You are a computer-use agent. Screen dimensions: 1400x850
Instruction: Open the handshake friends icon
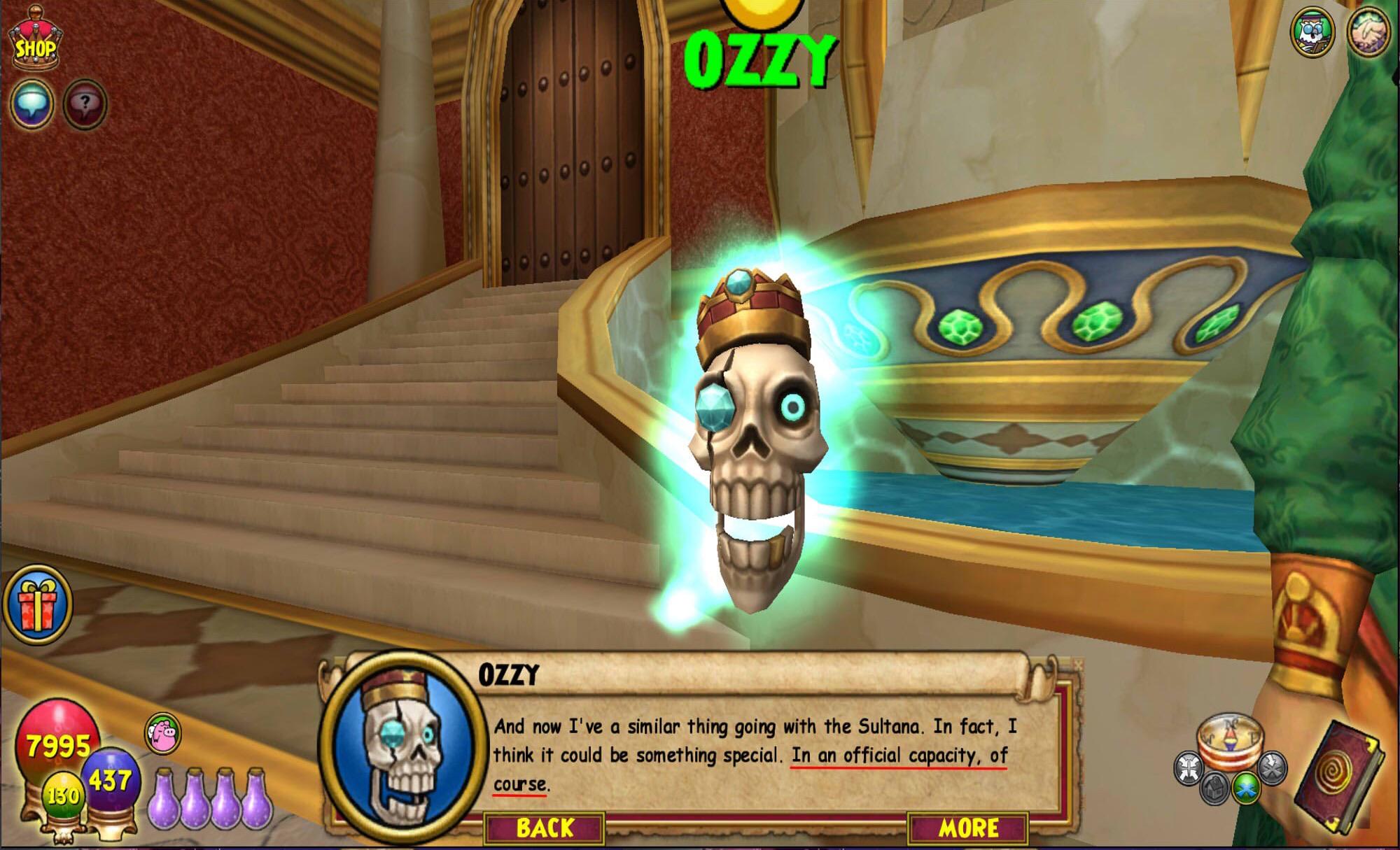[x=1369, y=31]
